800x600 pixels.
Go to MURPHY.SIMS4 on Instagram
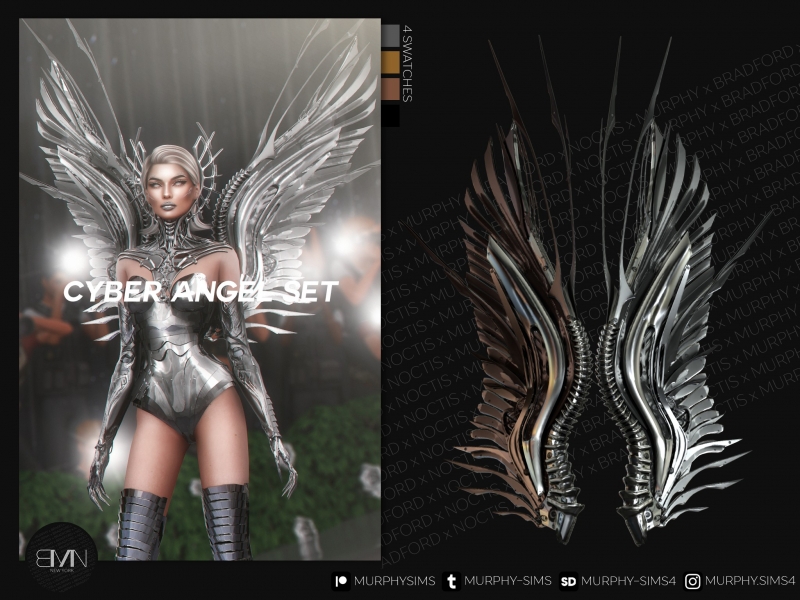coord(740,581)
